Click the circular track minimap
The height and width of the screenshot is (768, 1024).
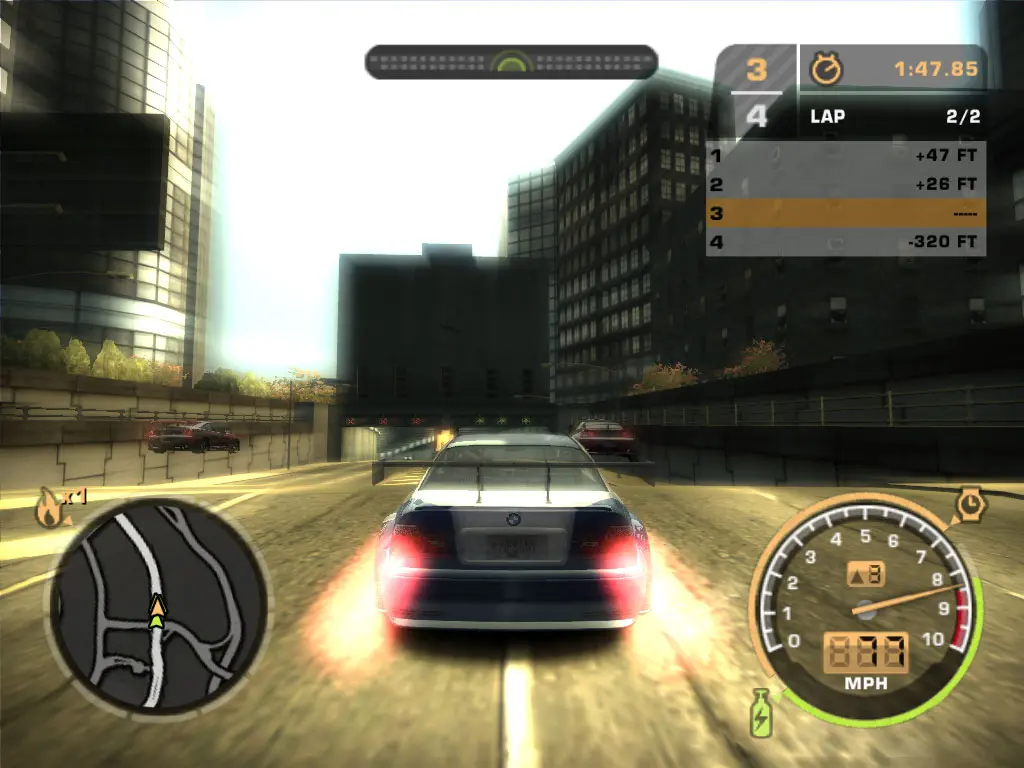(156, 604)
